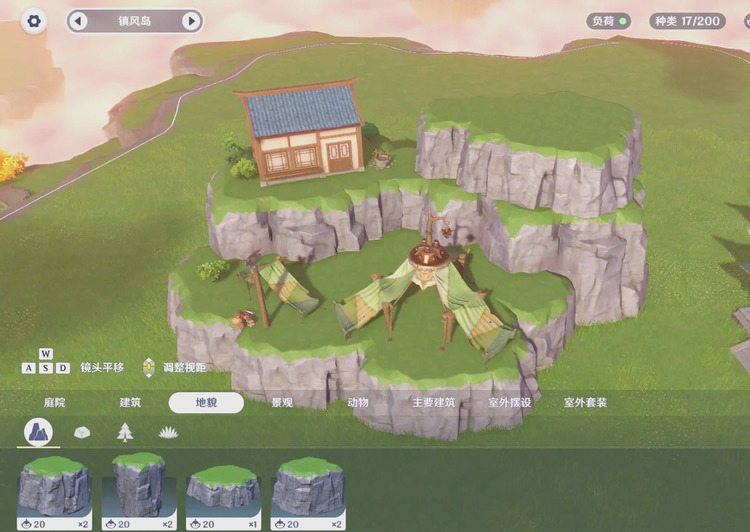Open the grass tuft subcategory icon
The height and width of the screenshot is (532, 750).
pyautogui.click(x=167, y=432)
